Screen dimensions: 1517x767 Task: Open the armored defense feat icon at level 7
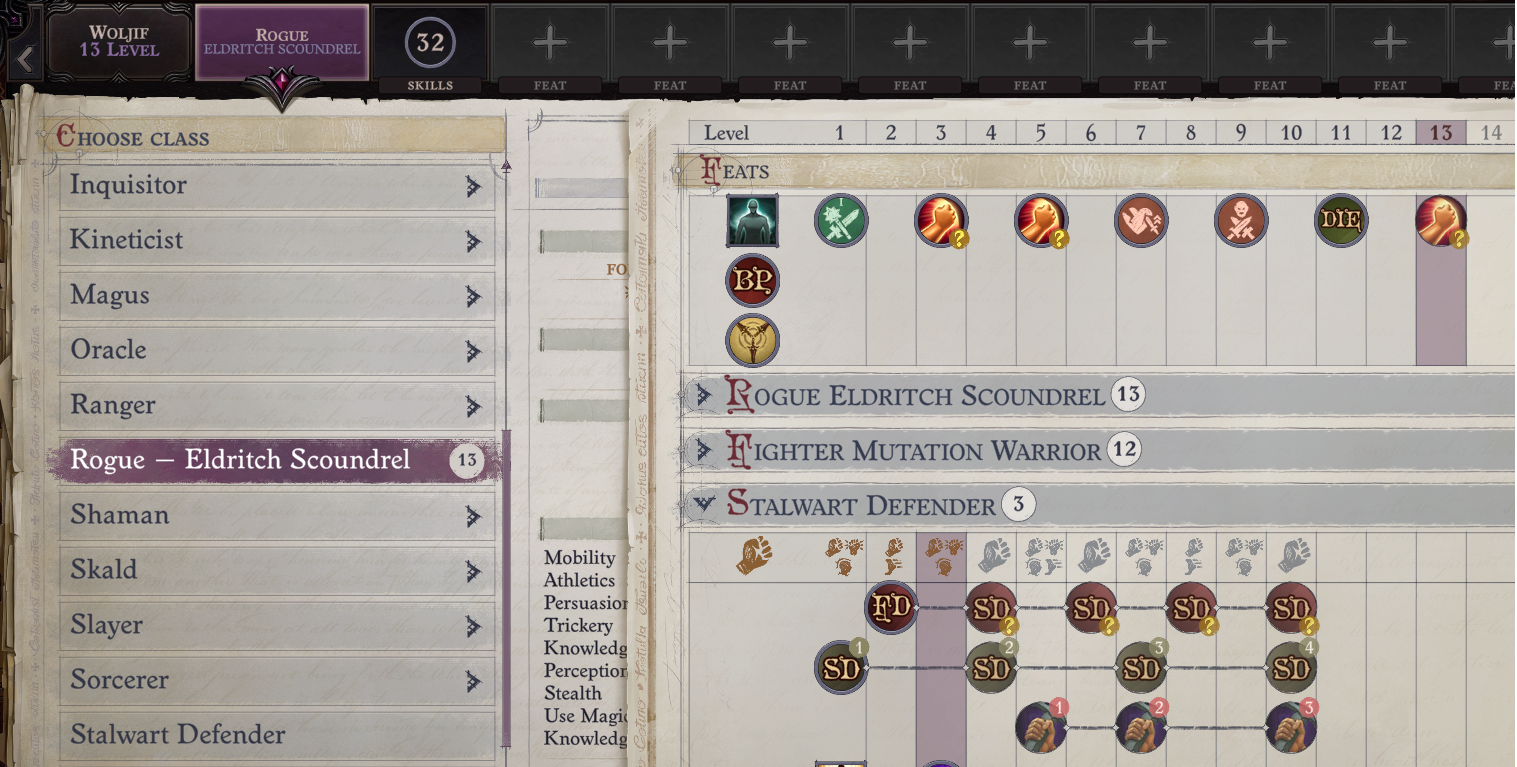[x=1141, y=220]
